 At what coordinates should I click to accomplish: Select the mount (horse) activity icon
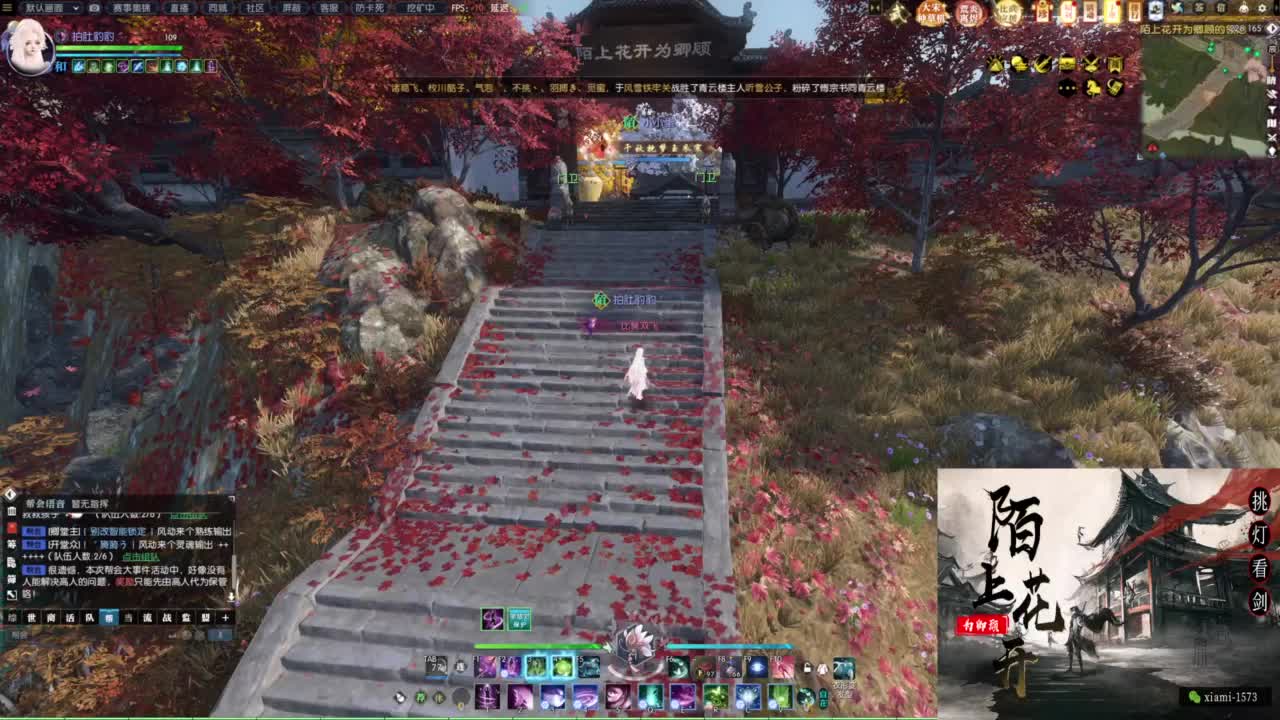[1091, 88]
